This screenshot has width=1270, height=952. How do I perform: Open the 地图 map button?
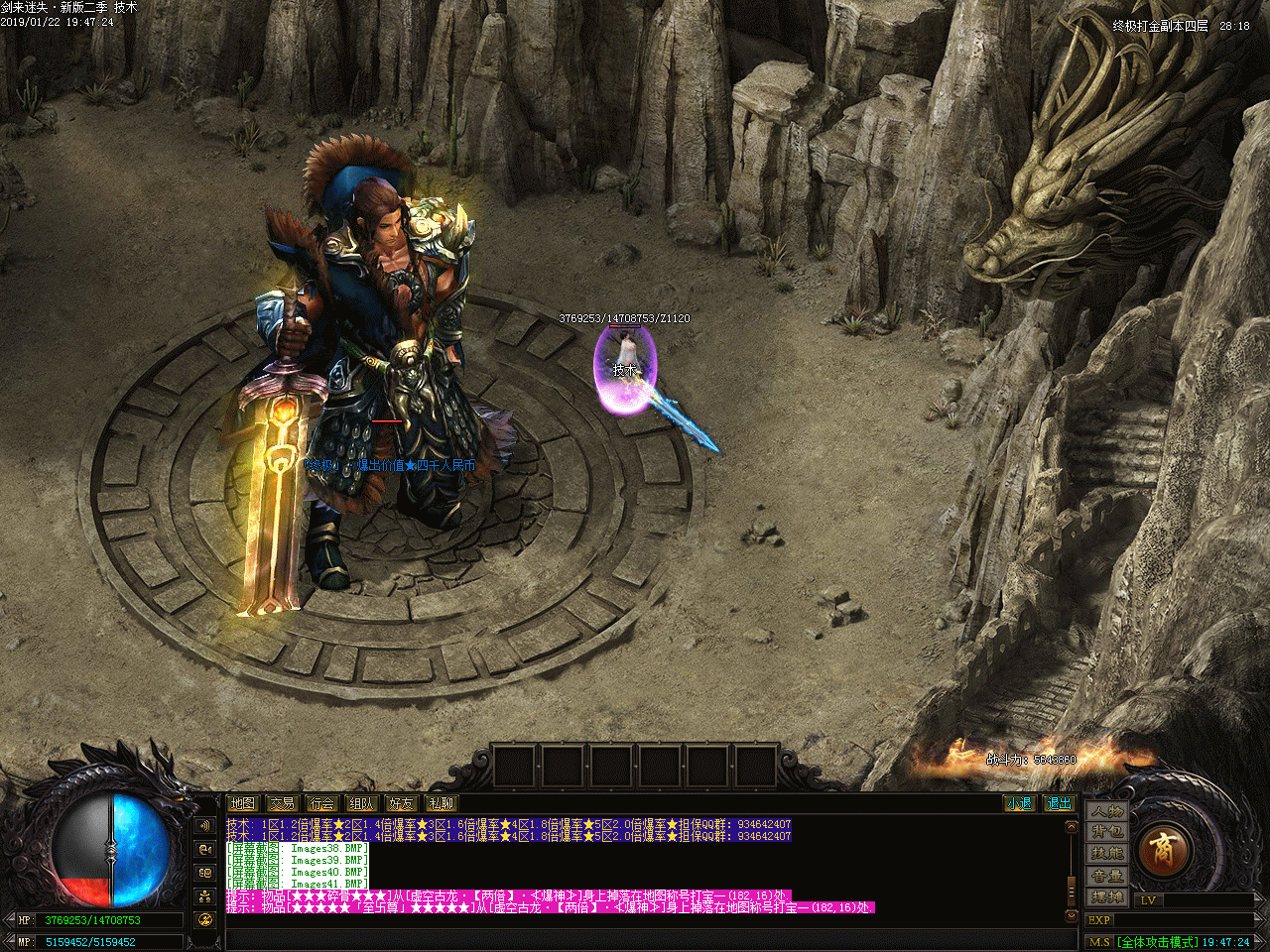(242, 803)
